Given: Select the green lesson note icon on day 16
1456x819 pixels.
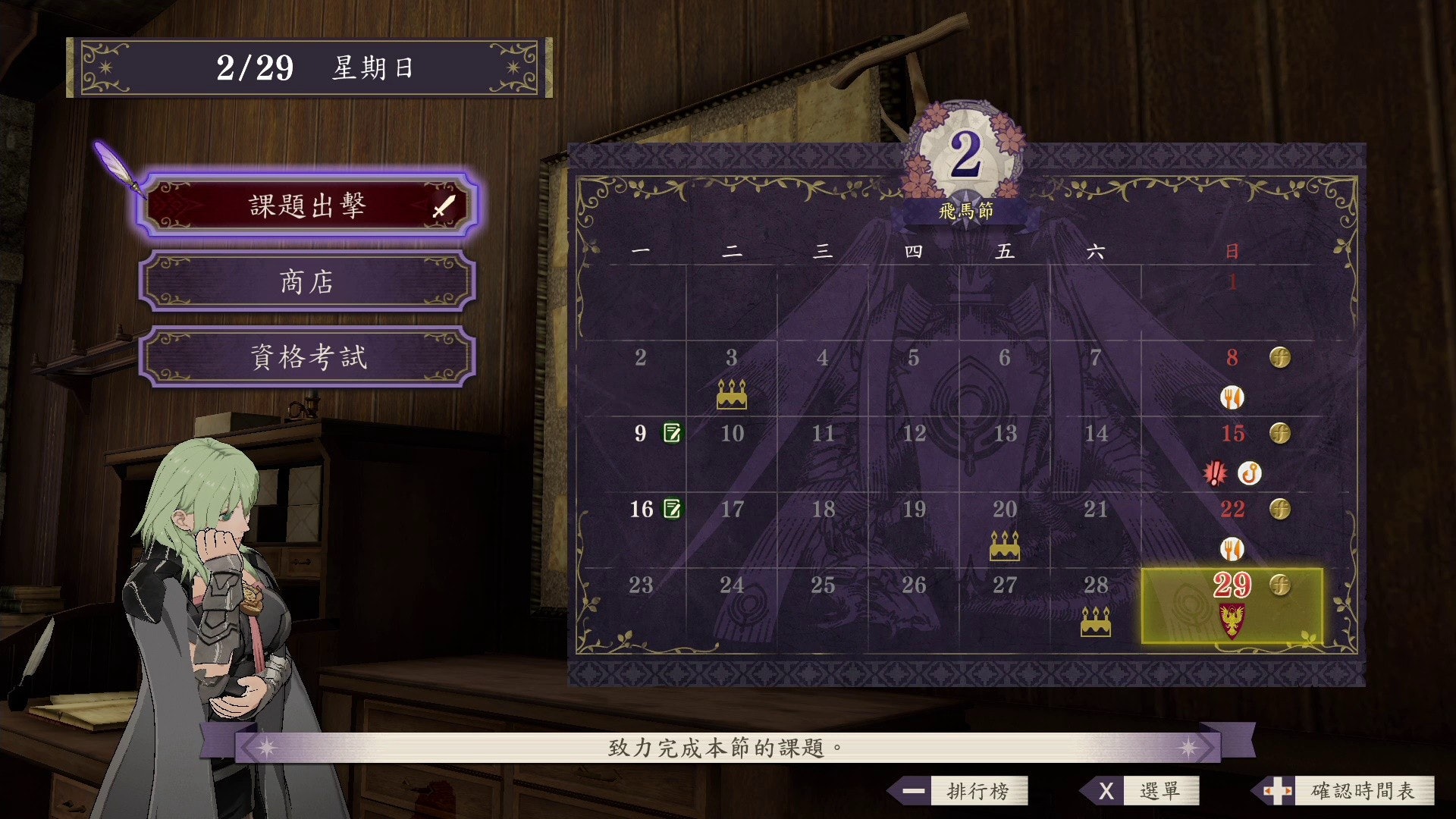Looking at the screenshot, I should pos(672,509).
